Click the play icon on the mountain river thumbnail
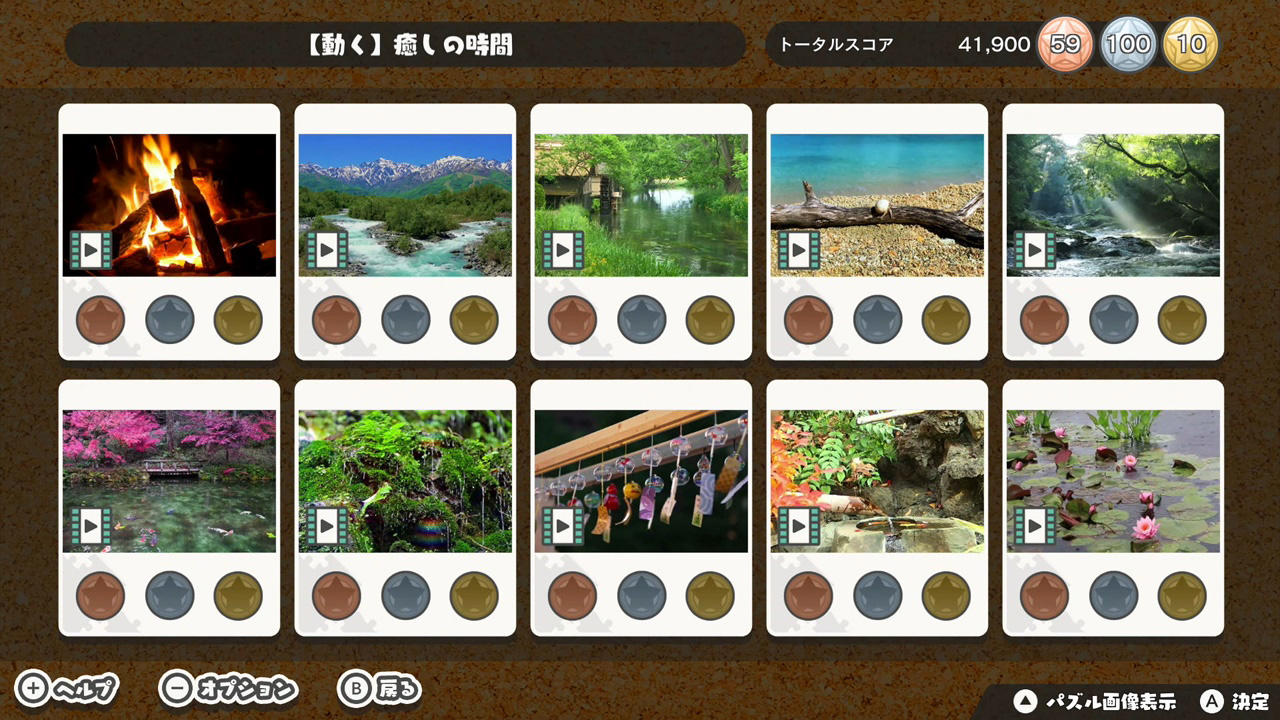This screenshot has height=720, width=1280. [327, 250]
